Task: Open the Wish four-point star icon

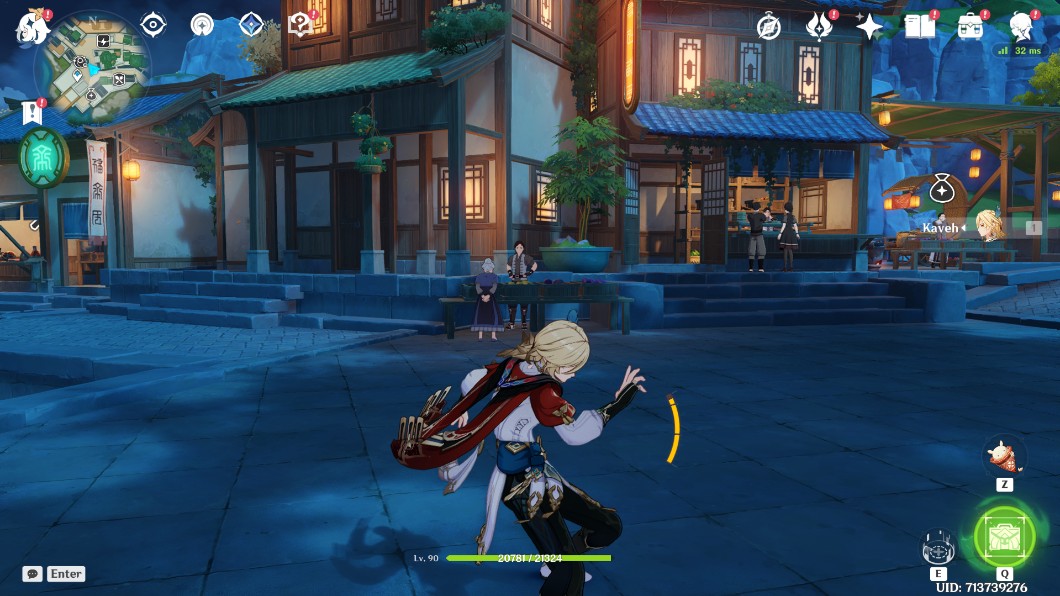Action: tap(868, 26)
